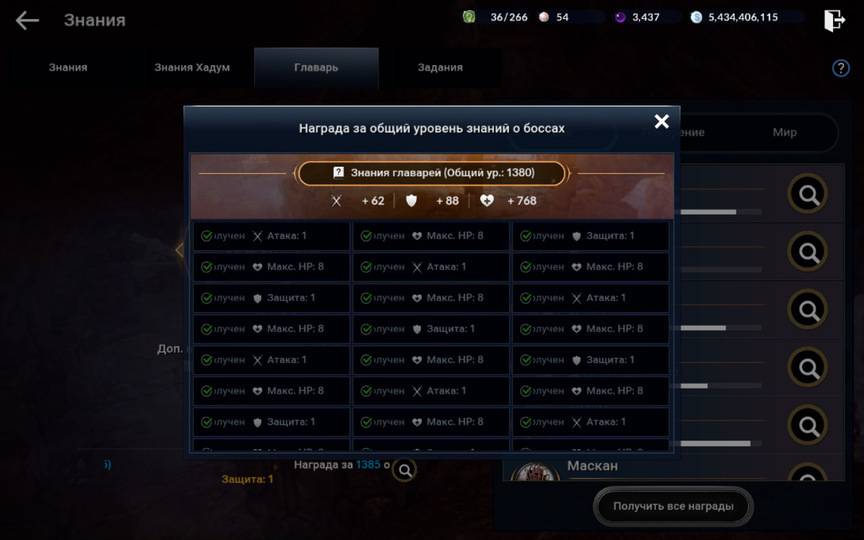Click the exit door icon
Screen dimensions: 864x540
point(834,20)
